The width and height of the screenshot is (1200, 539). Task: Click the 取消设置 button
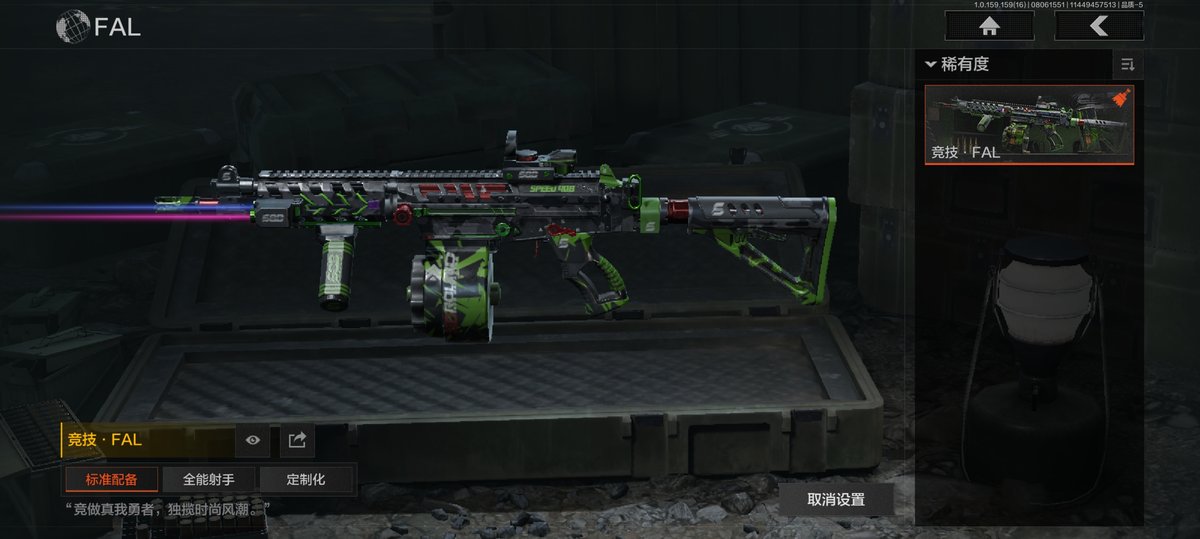point(836,499)
